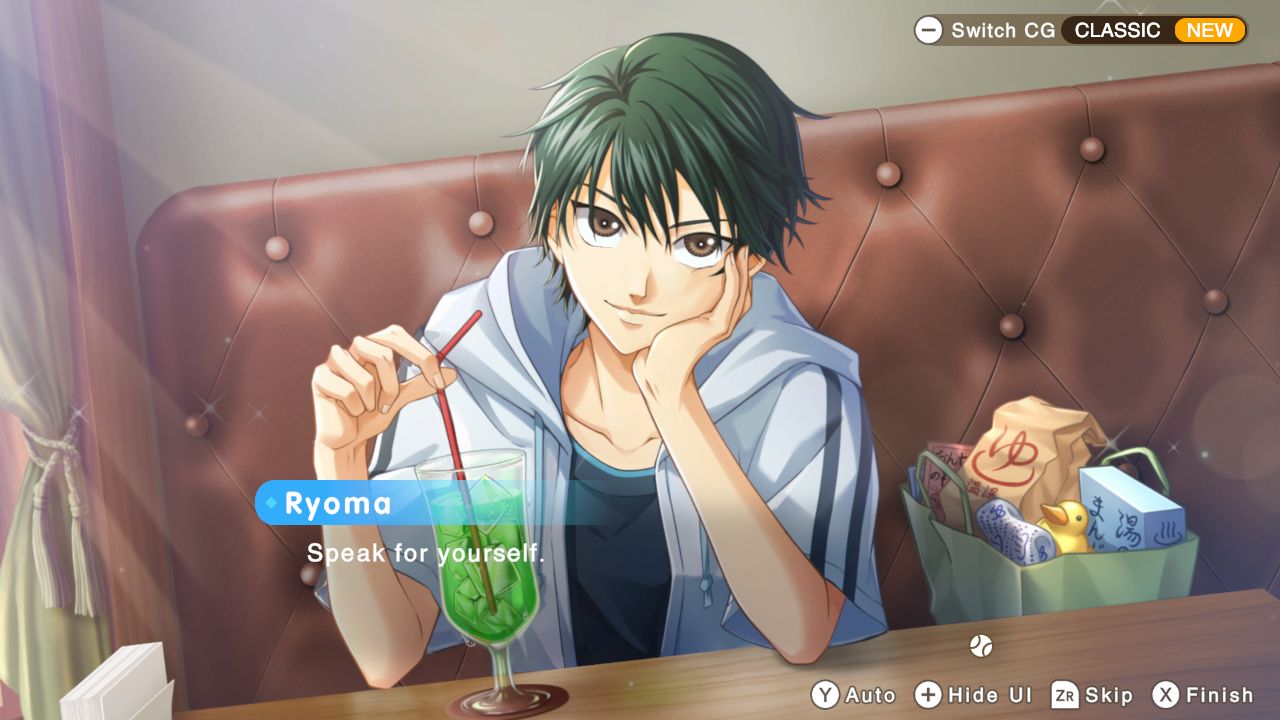Select the ZR icon to skip dialogue
The image size is (1280, 720).
(x=1066, y=694)
